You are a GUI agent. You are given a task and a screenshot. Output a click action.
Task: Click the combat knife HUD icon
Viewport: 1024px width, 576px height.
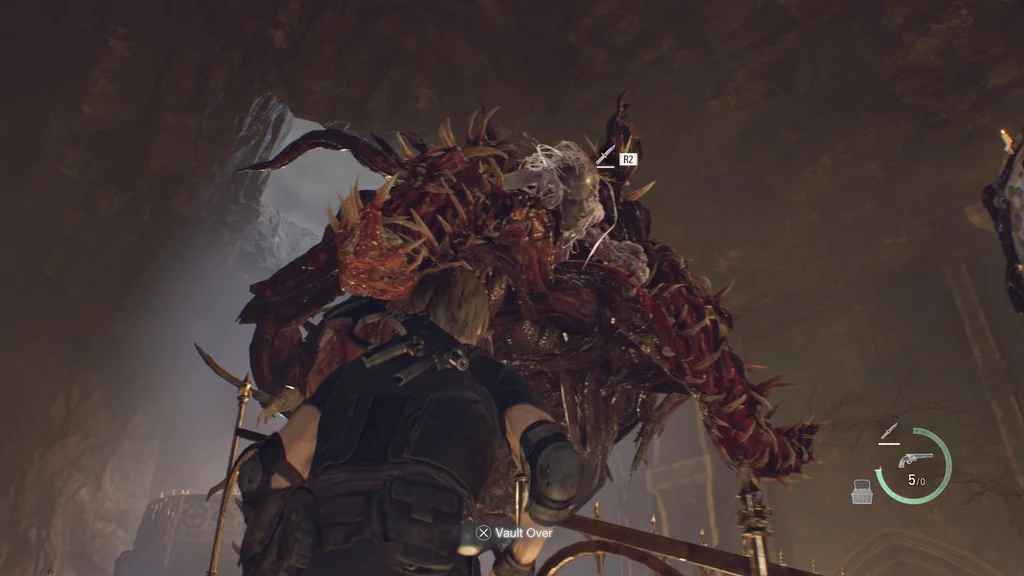click(x=888, y=432)
